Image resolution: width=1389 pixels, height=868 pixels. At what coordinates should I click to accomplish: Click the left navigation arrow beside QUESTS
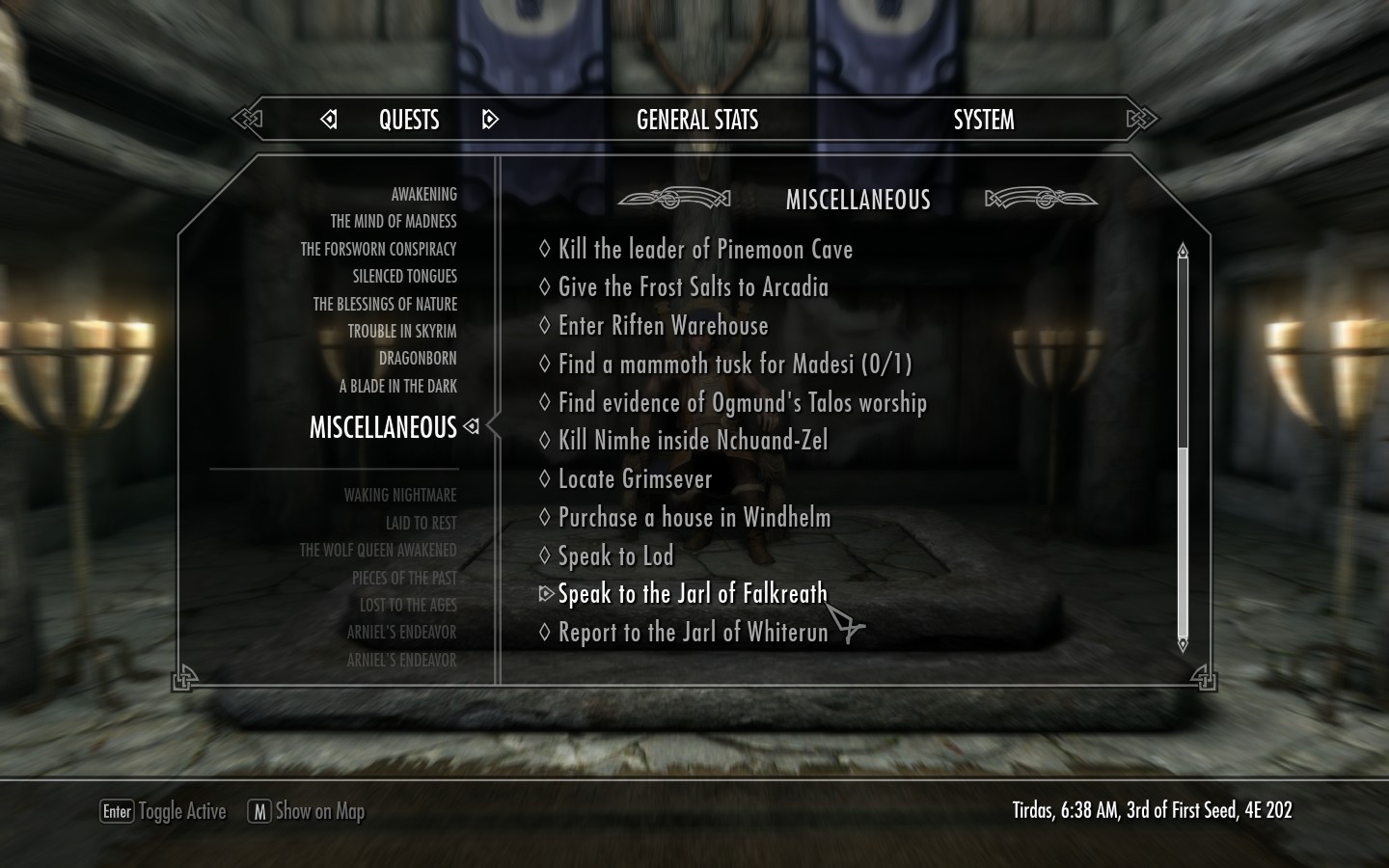click(x=330, y=119)
